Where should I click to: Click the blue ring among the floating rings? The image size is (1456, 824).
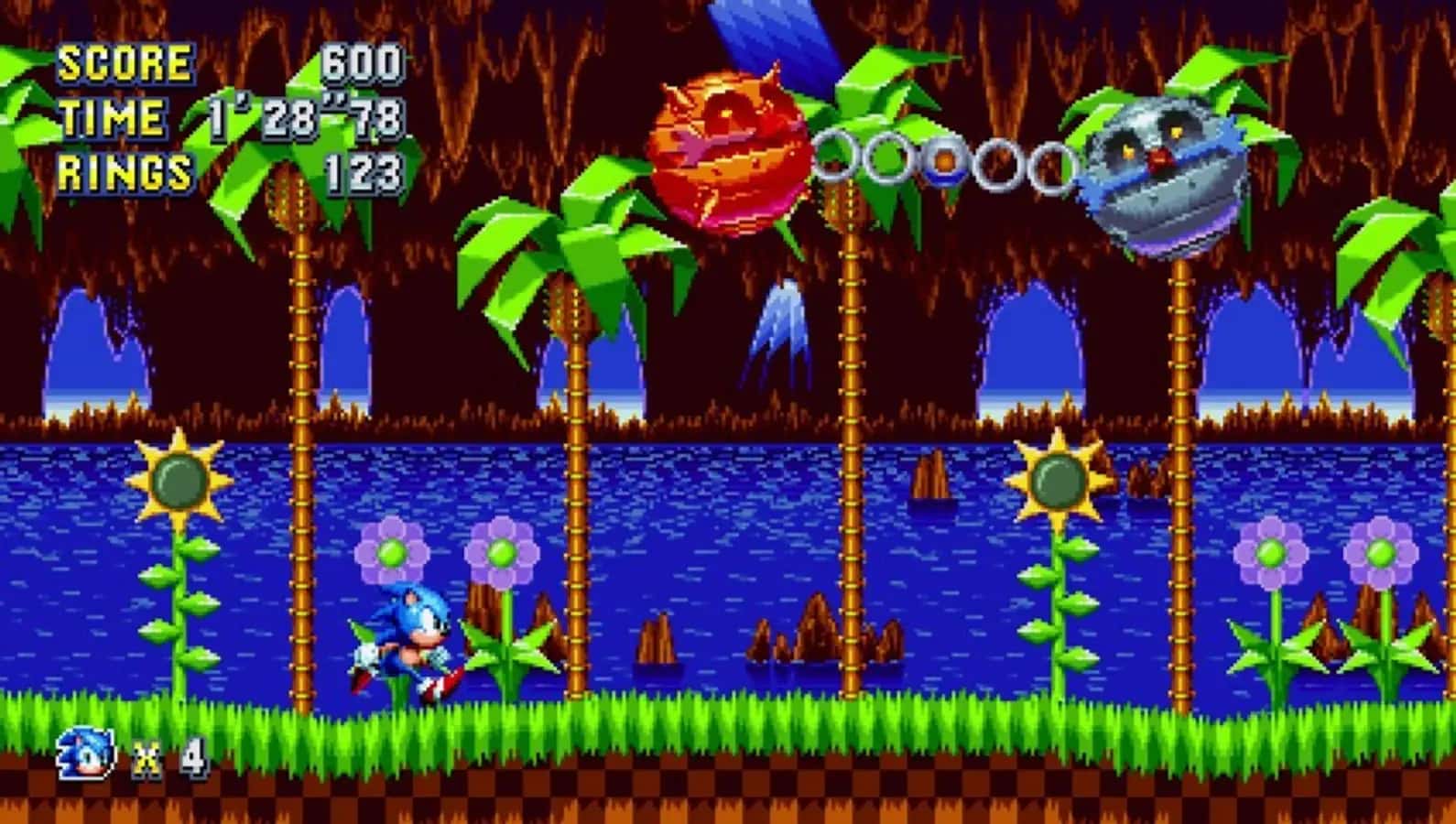tap(945, 163)
